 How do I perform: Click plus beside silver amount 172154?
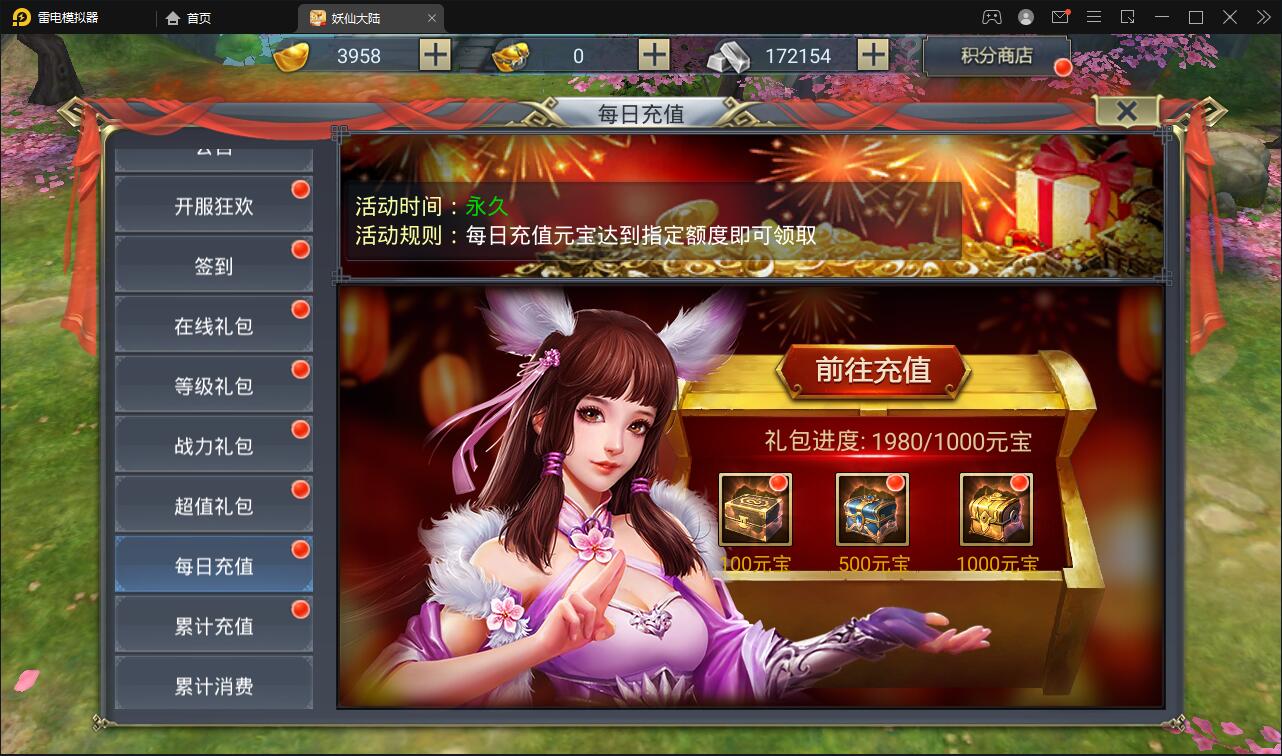[874, 55]
